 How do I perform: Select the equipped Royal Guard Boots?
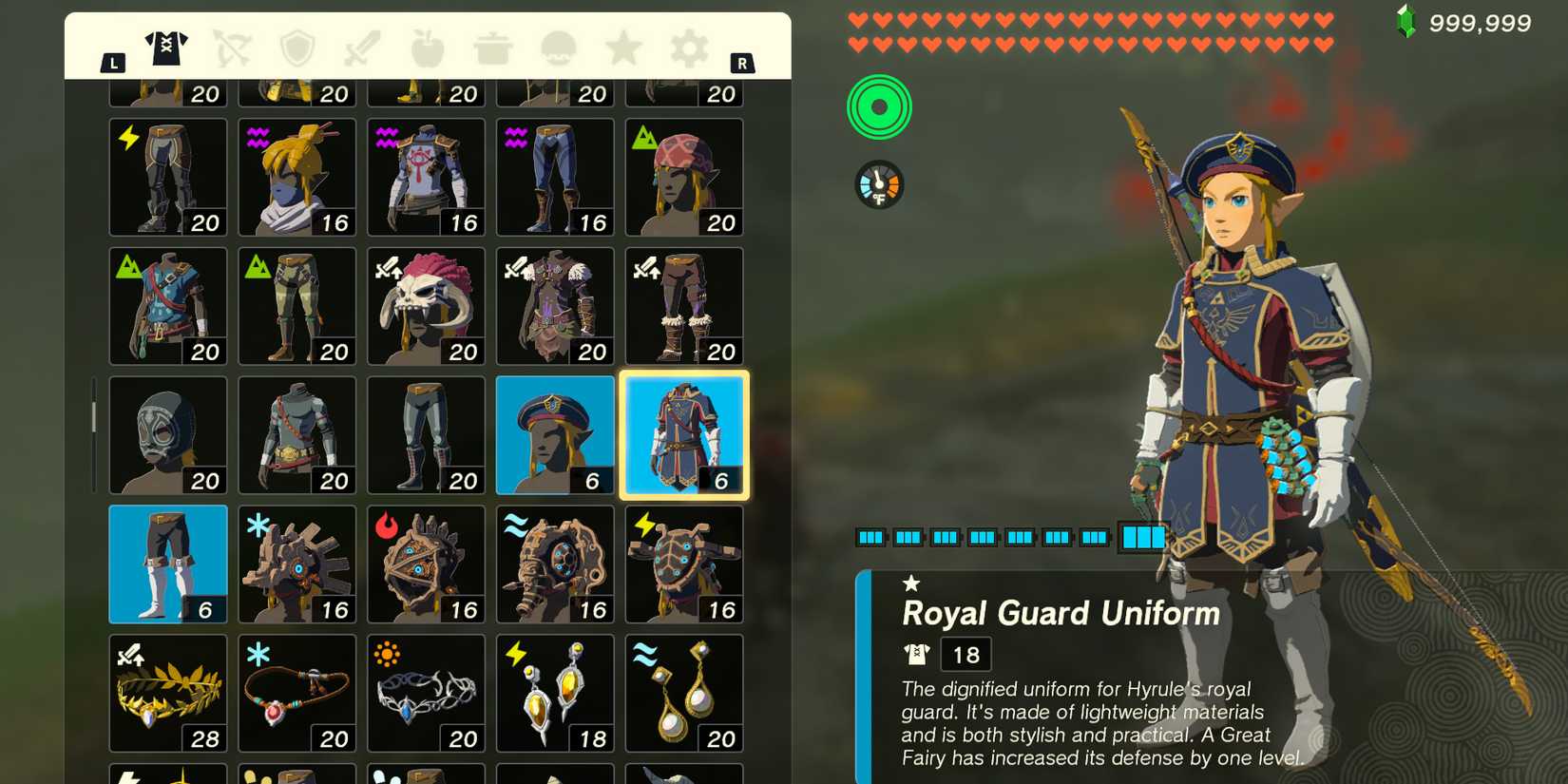coord(167,563)
